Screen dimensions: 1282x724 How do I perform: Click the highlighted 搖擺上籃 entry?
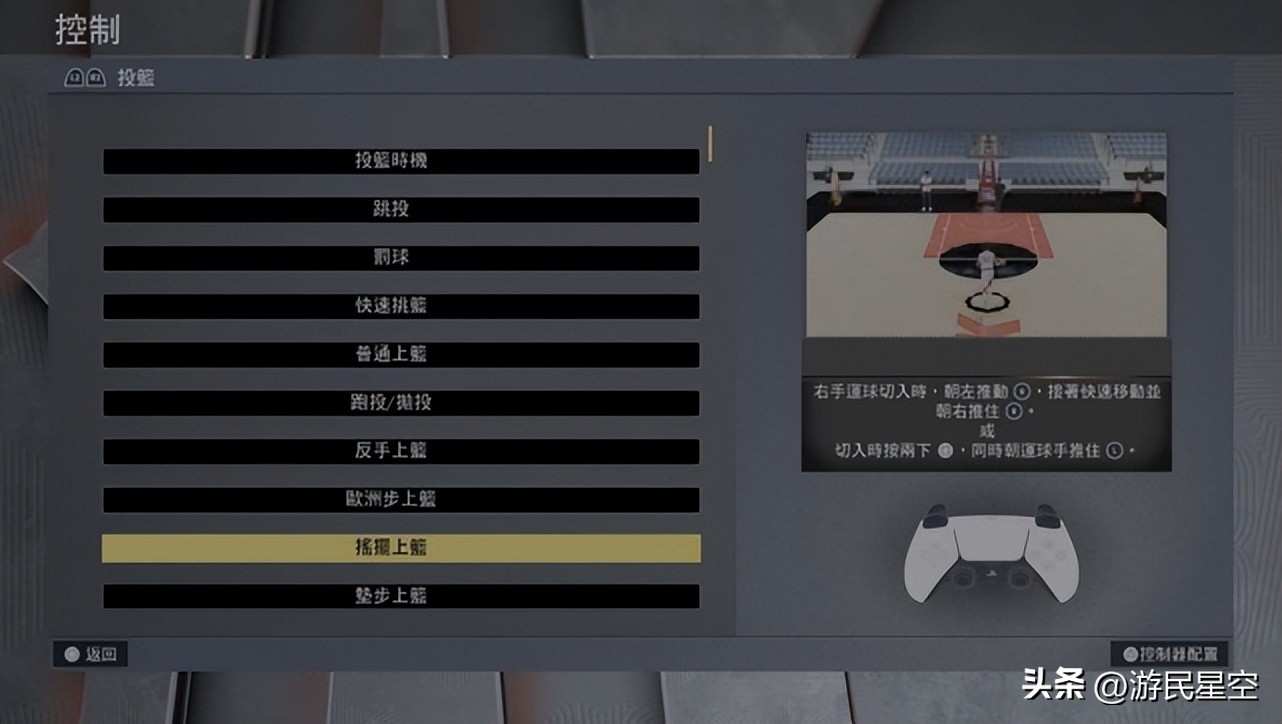(x=400, y=547)
